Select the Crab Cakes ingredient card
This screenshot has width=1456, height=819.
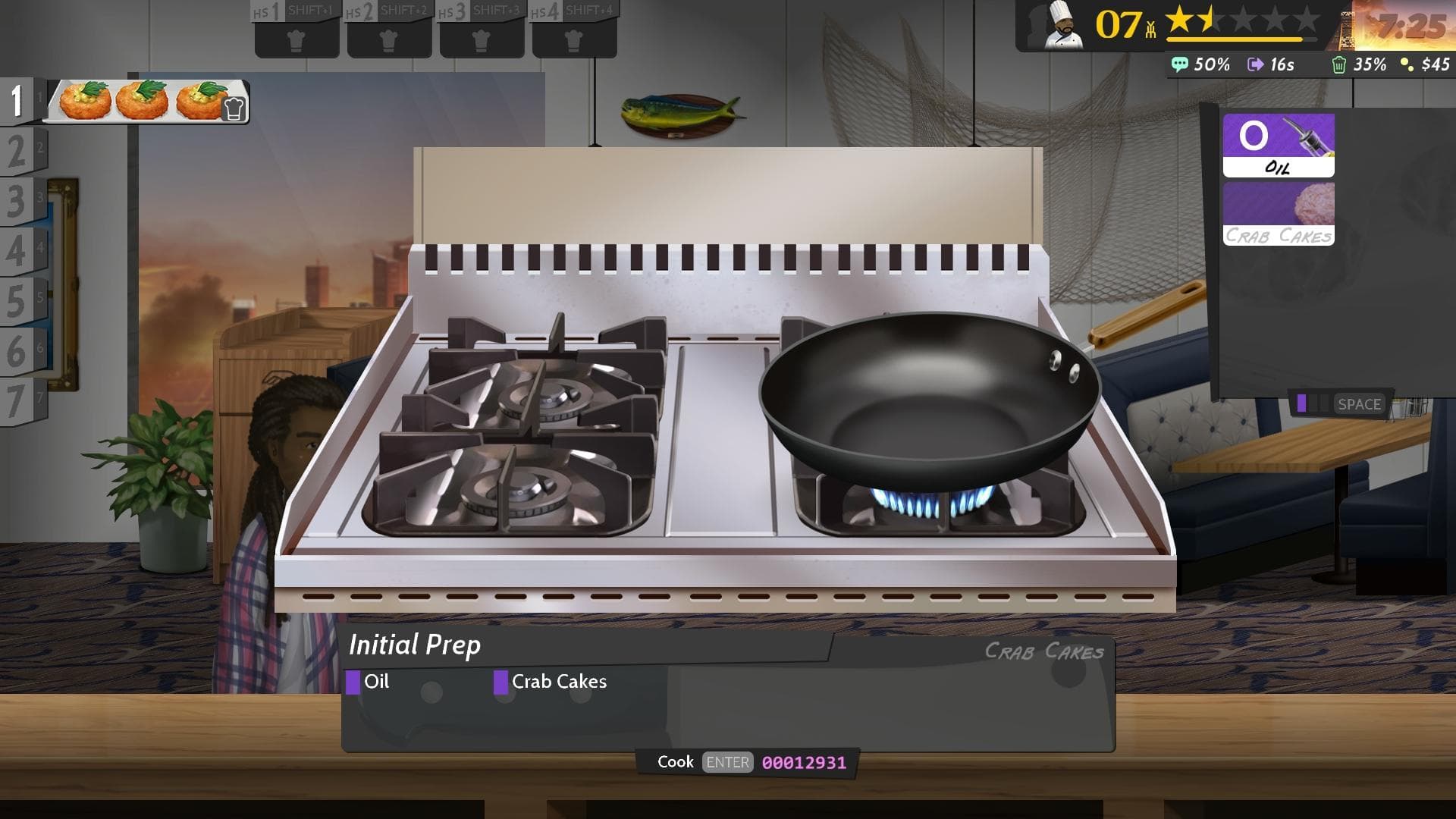pyautogui.click(x=1278, y=213)
